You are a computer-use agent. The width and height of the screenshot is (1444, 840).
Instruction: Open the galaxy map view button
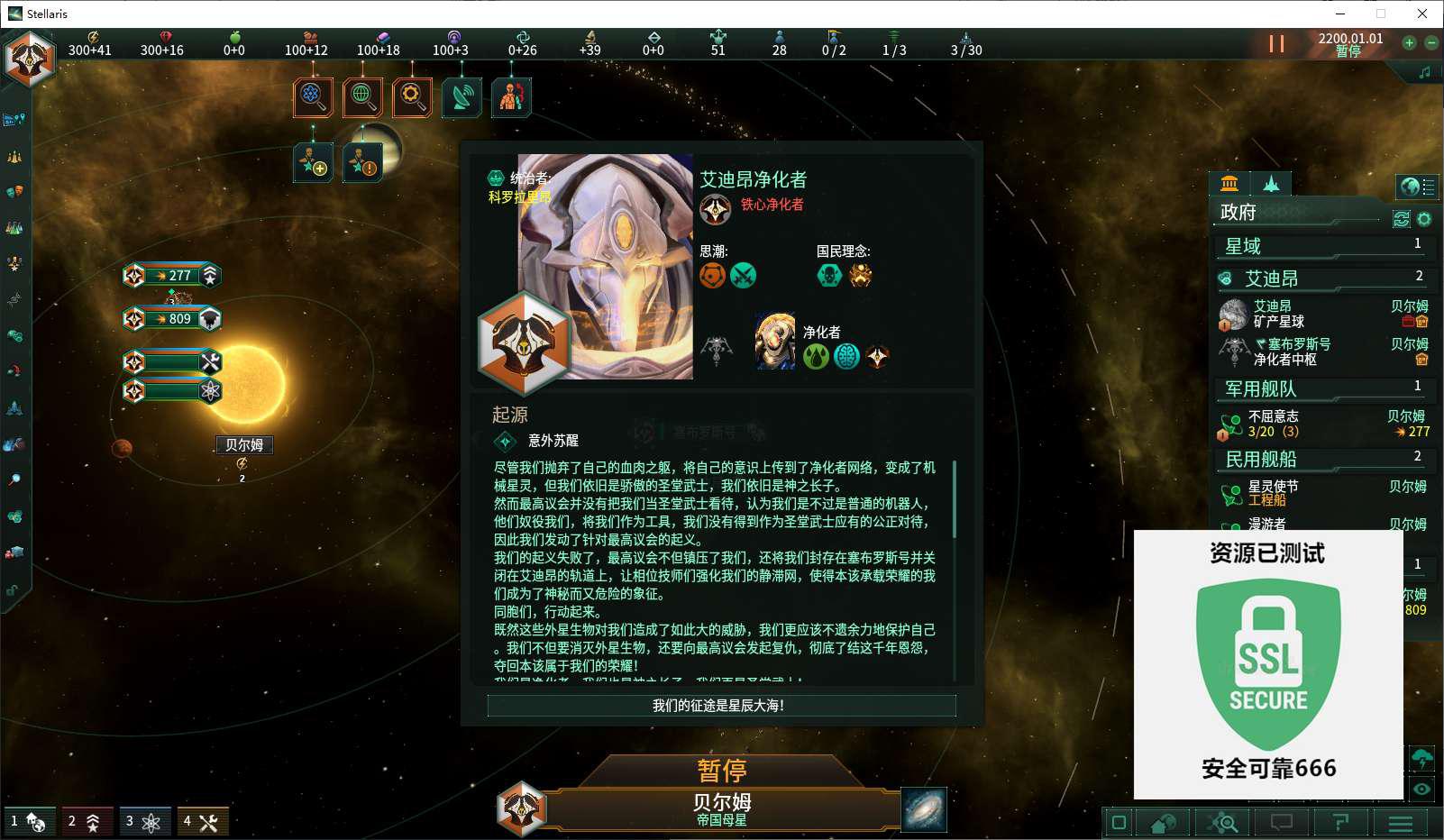(x=924, y=808)
